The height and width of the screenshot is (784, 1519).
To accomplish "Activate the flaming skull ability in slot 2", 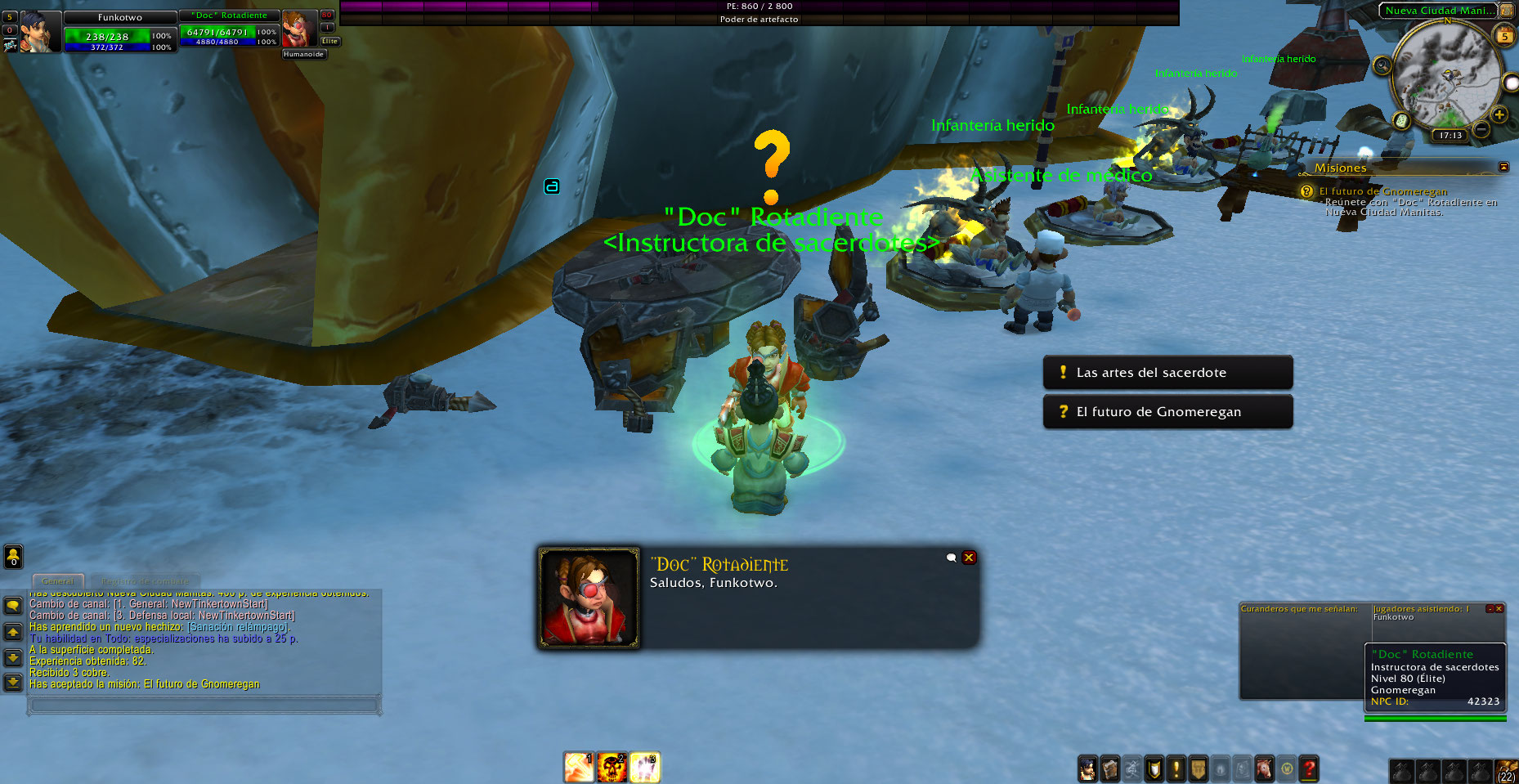I will (x=612, y=768).
